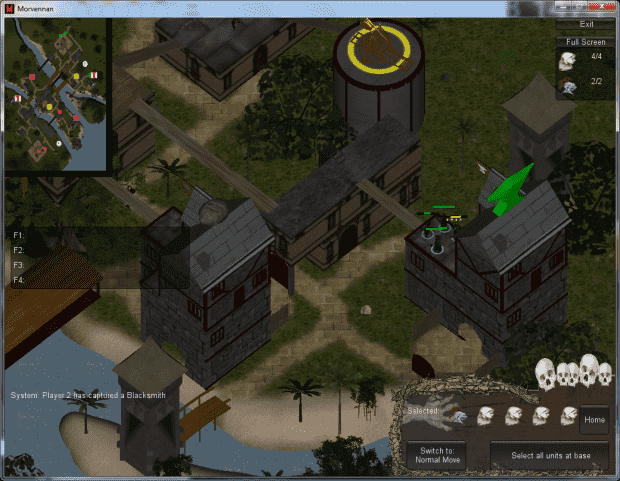Select the helmeted unit icon beside 2/2
This screenshot has width=620, height=481.
click(568, 86)
